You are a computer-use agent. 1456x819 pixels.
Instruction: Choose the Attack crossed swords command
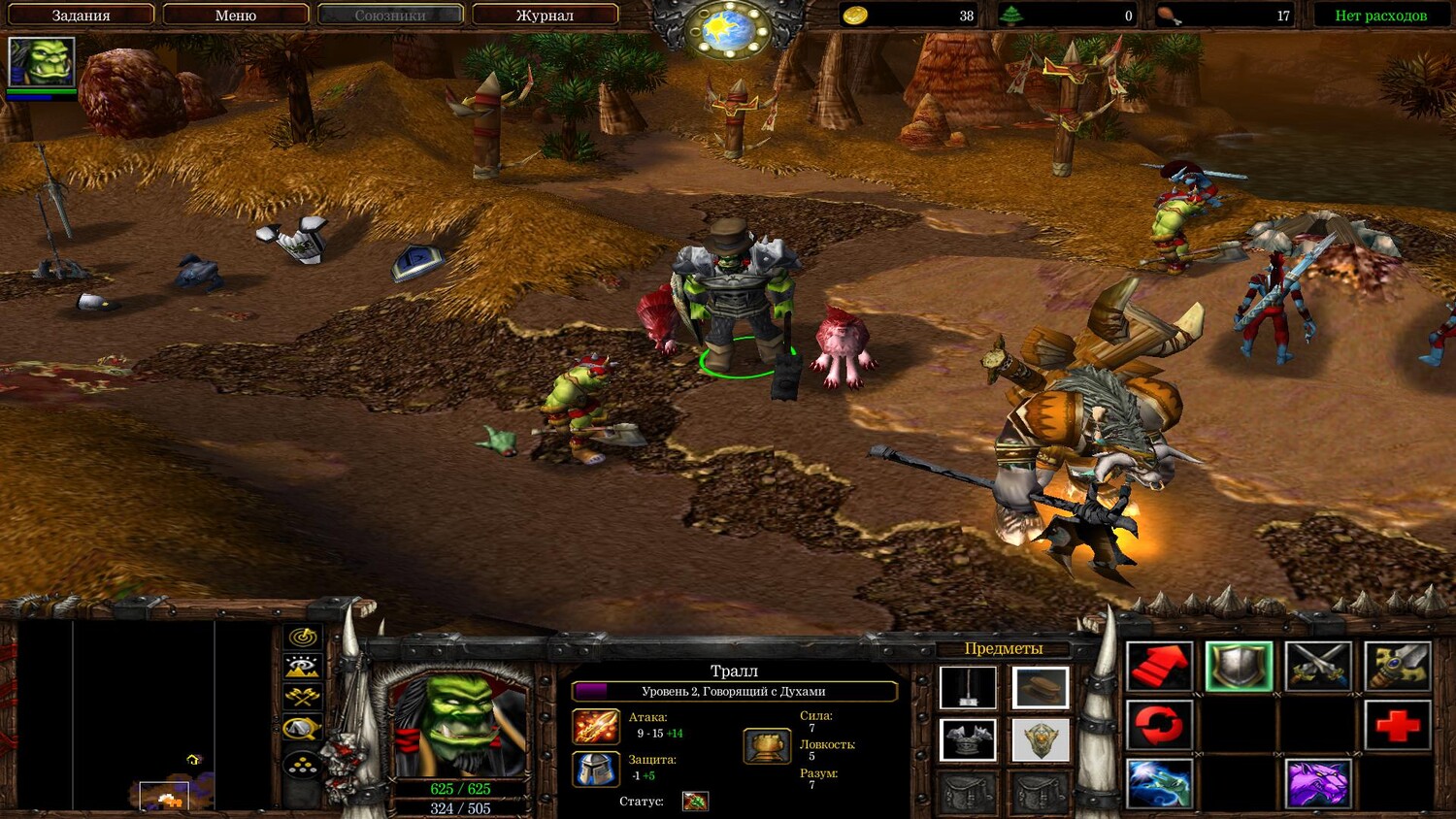(1318, 667)
